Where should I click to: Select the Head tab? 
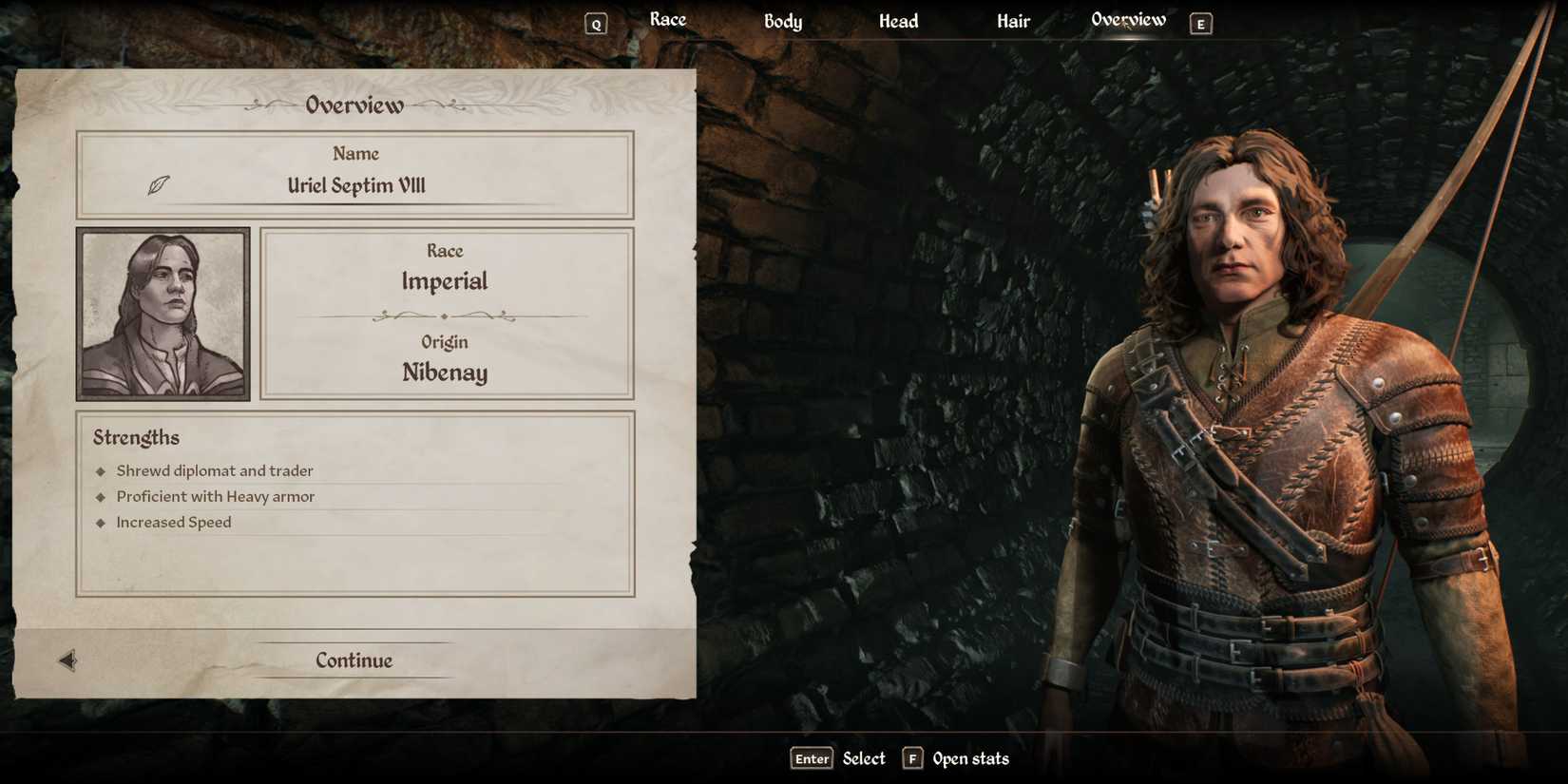coord(898,20)
